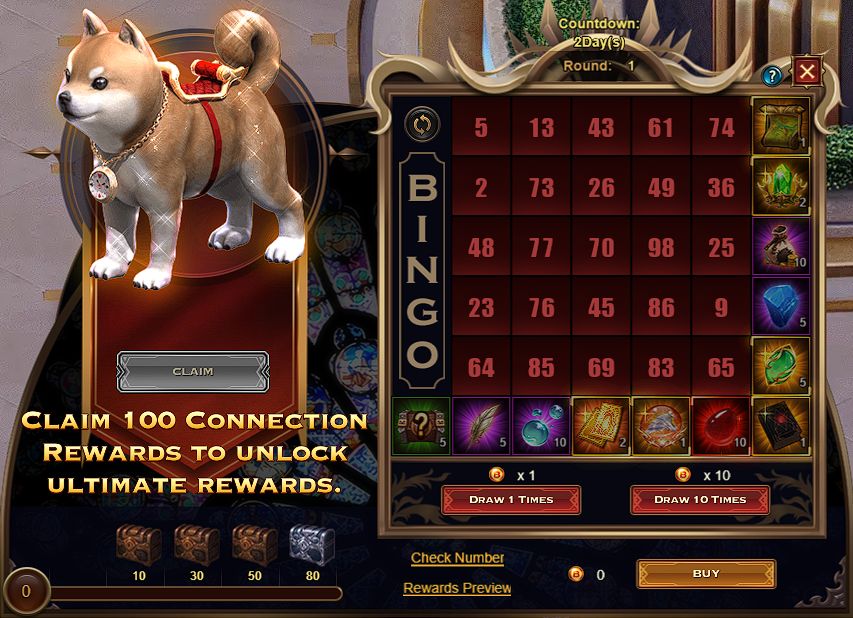Open the wooden chest at 10 milestone
This screenshot has width=853, height=618.
click(x=137, y=545)
